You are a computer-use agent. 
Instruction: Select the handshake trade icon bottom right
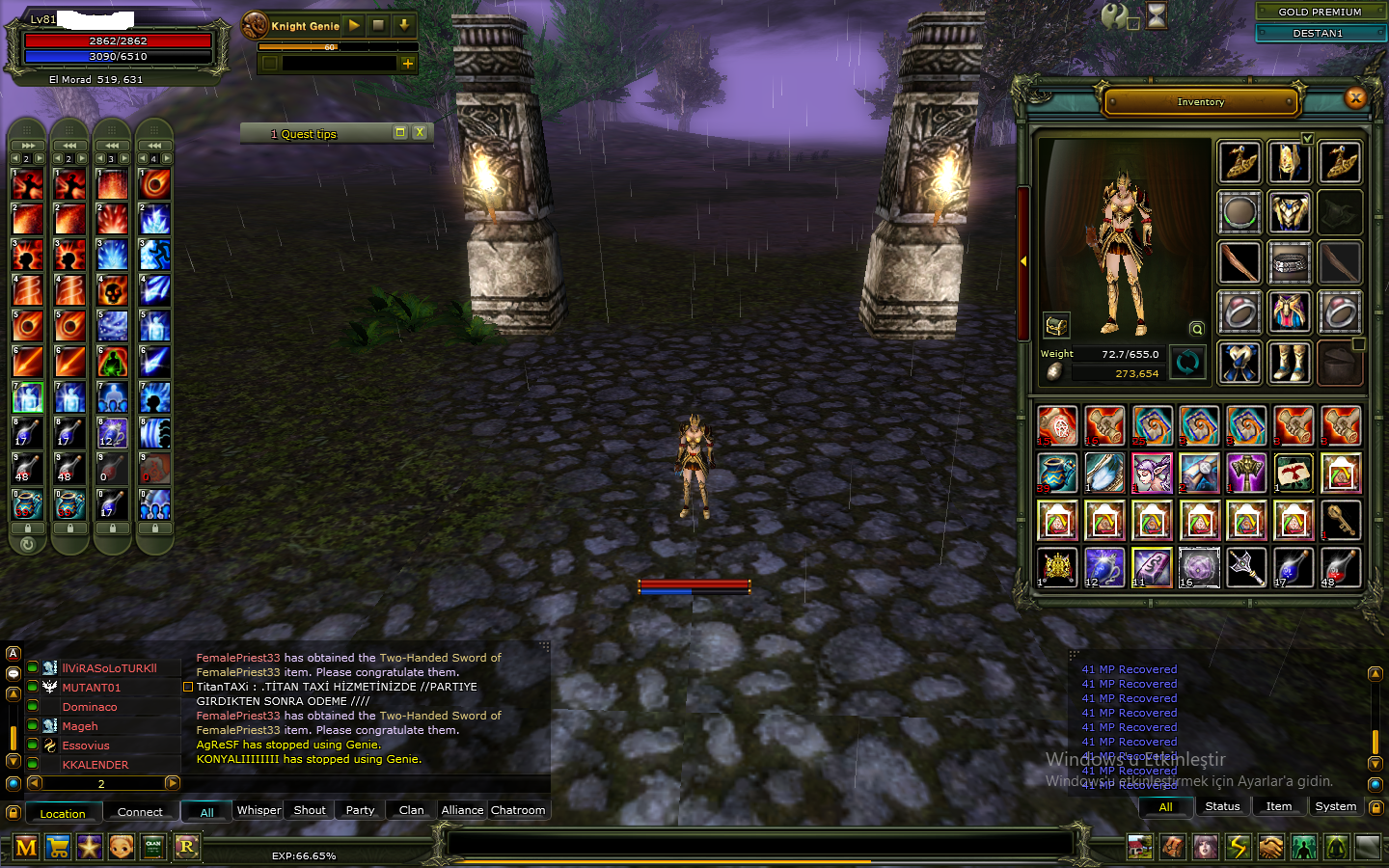click(x=1272, y=846)
